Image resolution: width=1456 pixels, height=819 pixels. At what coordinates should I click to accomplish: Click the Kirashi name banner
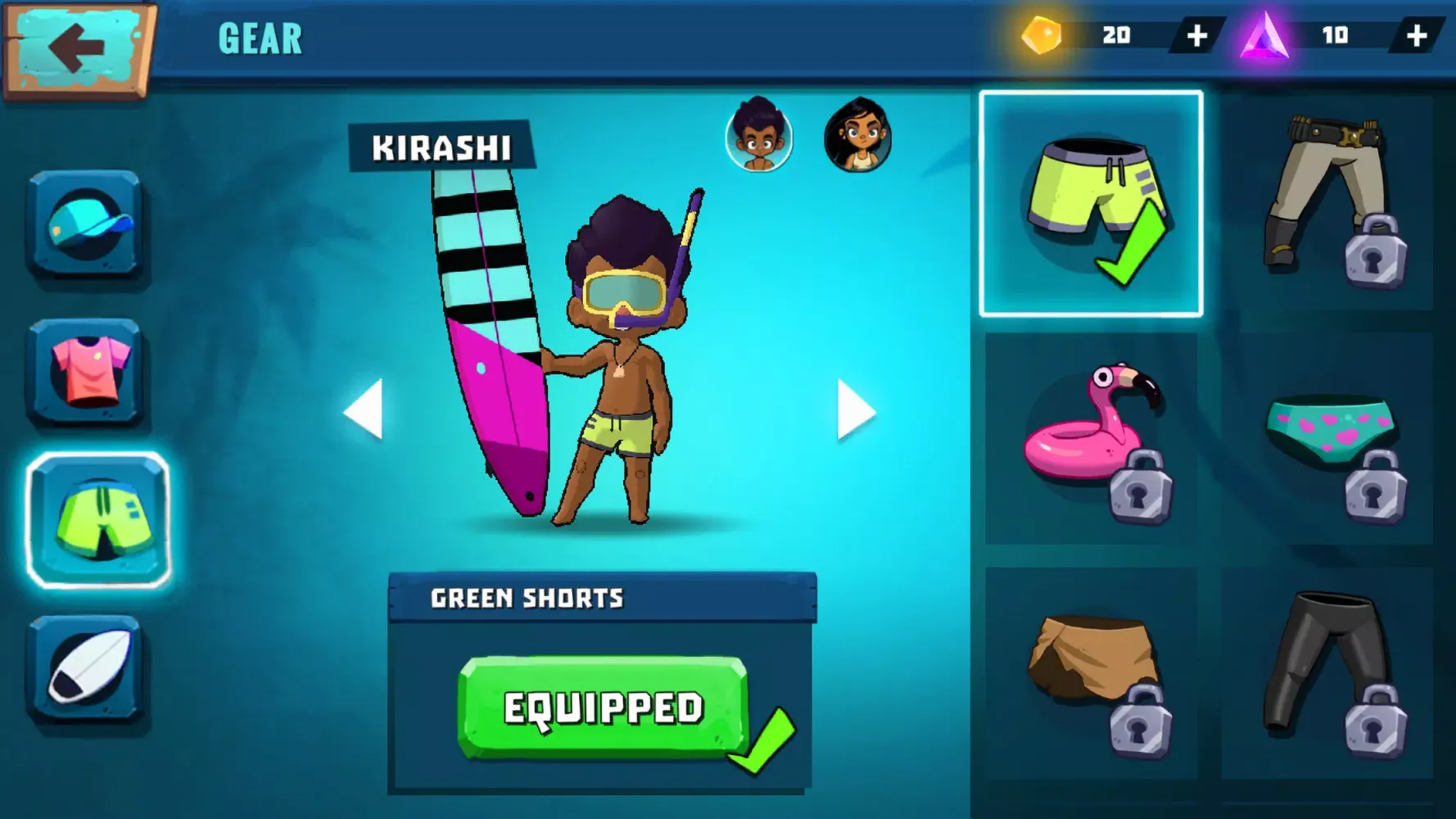tap(442, 147)
